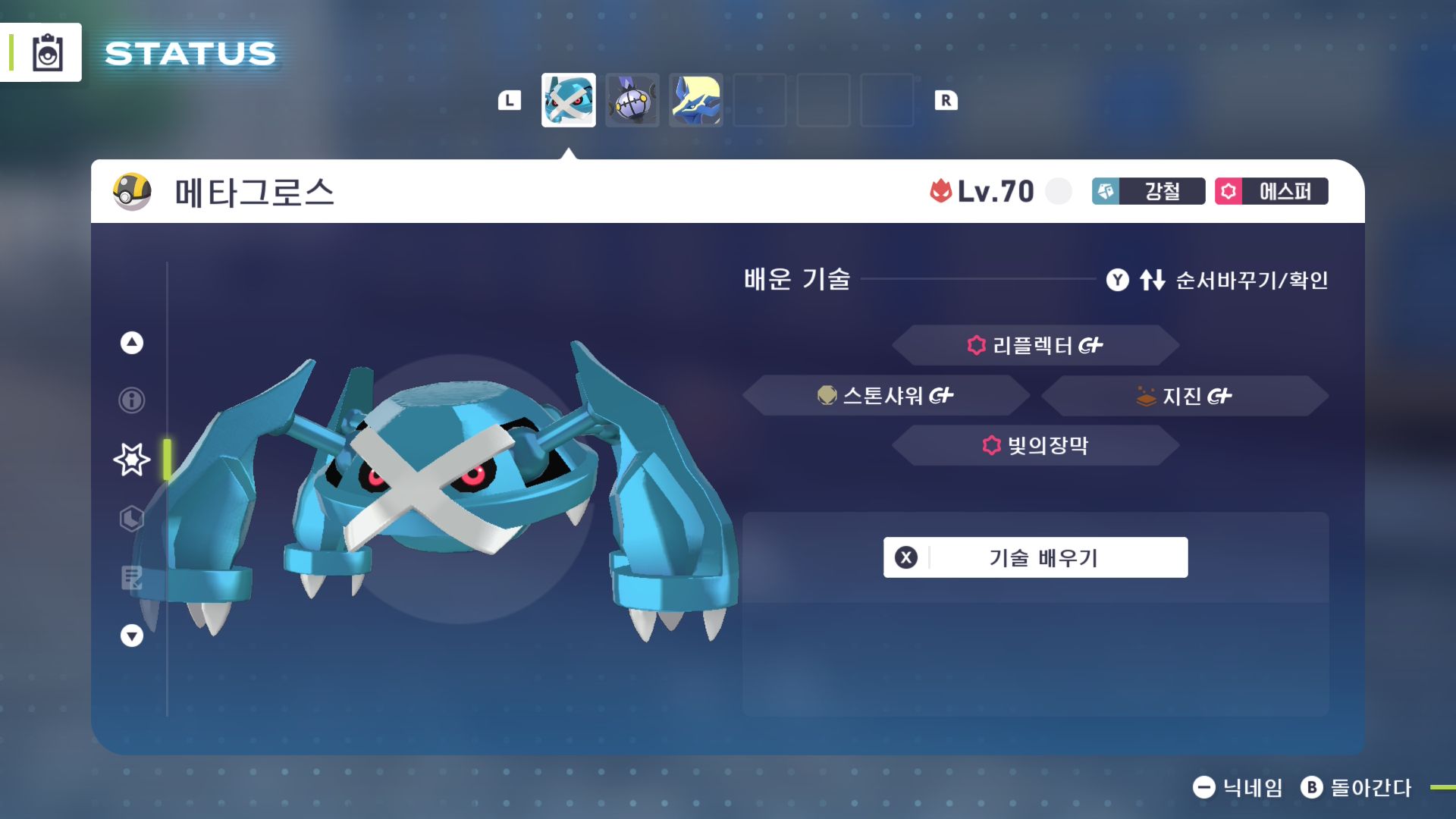Expand upward with the up arrow in sidebar
This screenshot has height=819, width=1456.
point(130,343)
